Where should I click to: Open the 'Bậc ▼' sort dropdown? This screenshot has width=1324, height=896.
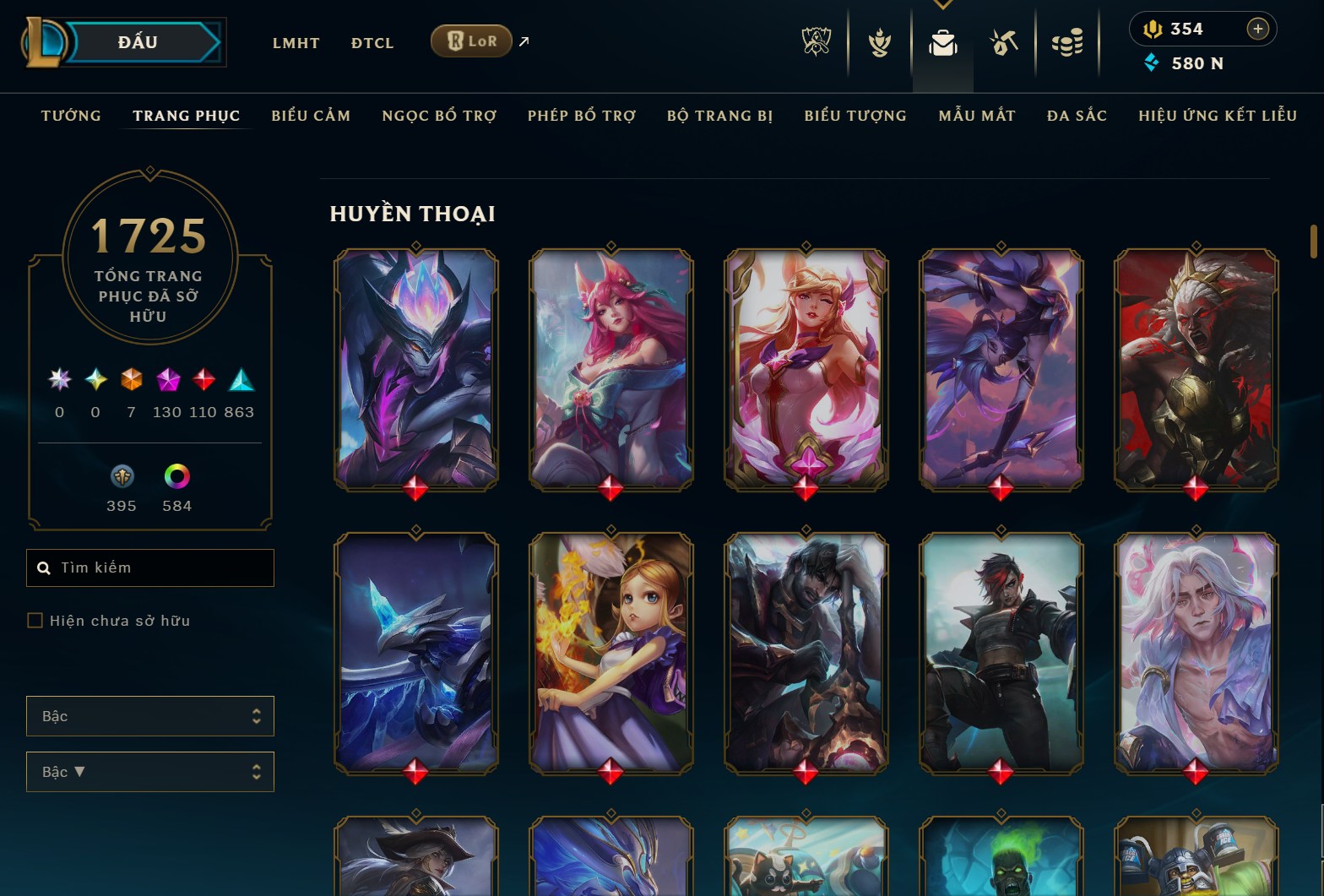click(149, 771)
